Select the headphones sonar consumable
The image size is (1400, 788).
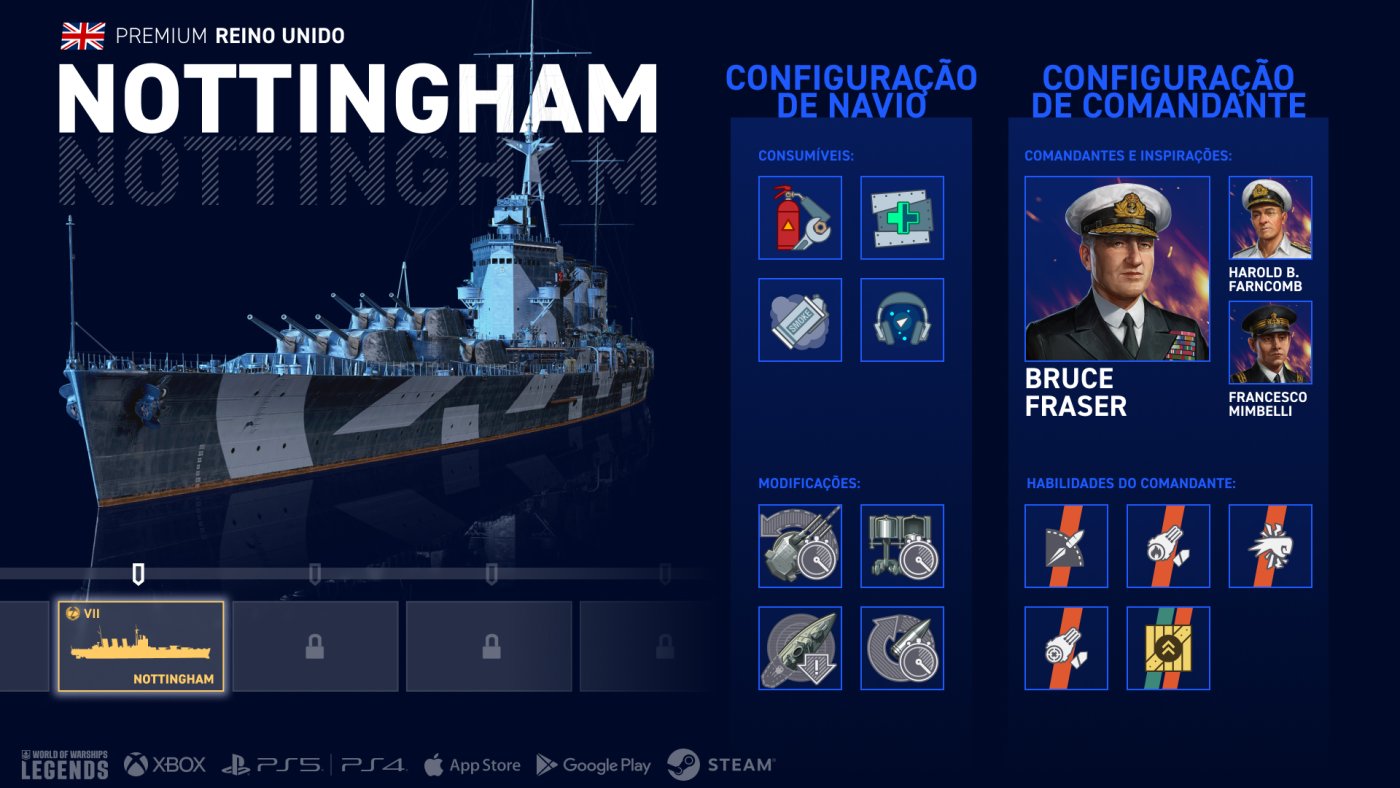pos(902,320)
